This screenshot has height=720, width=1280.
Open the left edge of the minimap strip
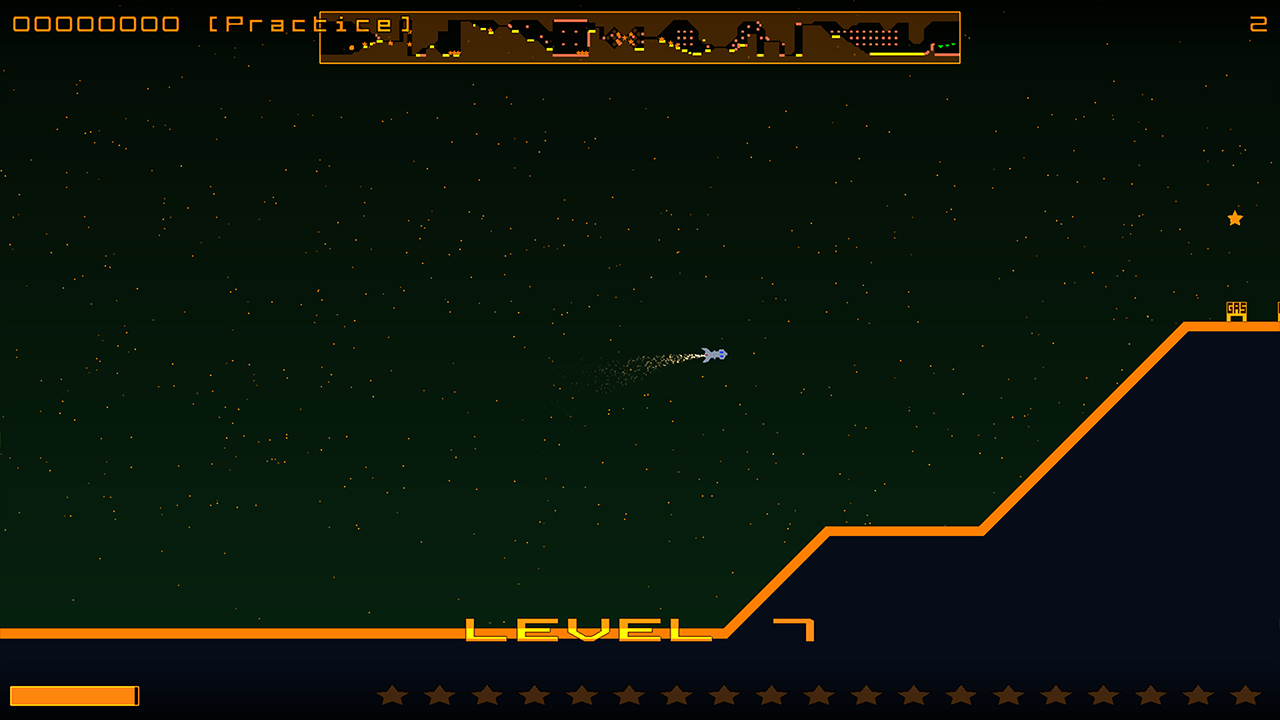click(x=325, y=36)
